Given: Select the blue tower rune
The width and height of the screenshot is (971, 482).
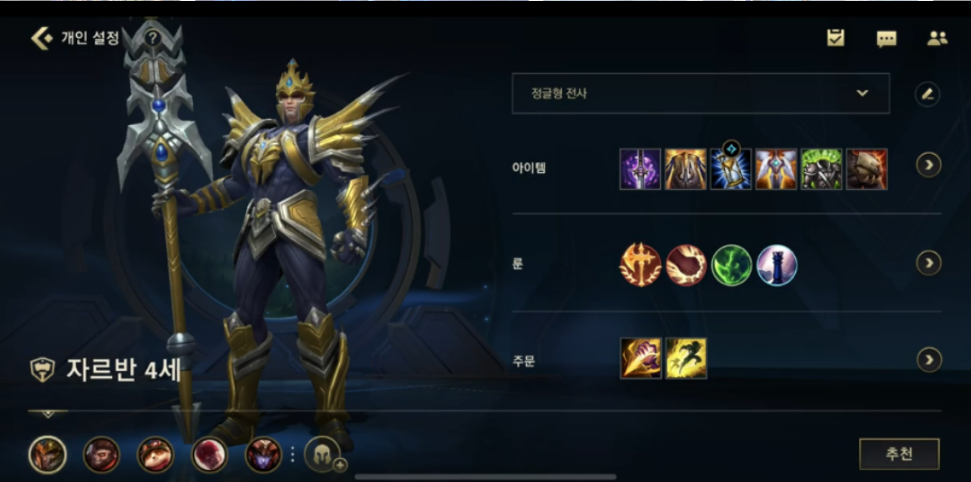Looking at the screenshot, I should [777, 265].
